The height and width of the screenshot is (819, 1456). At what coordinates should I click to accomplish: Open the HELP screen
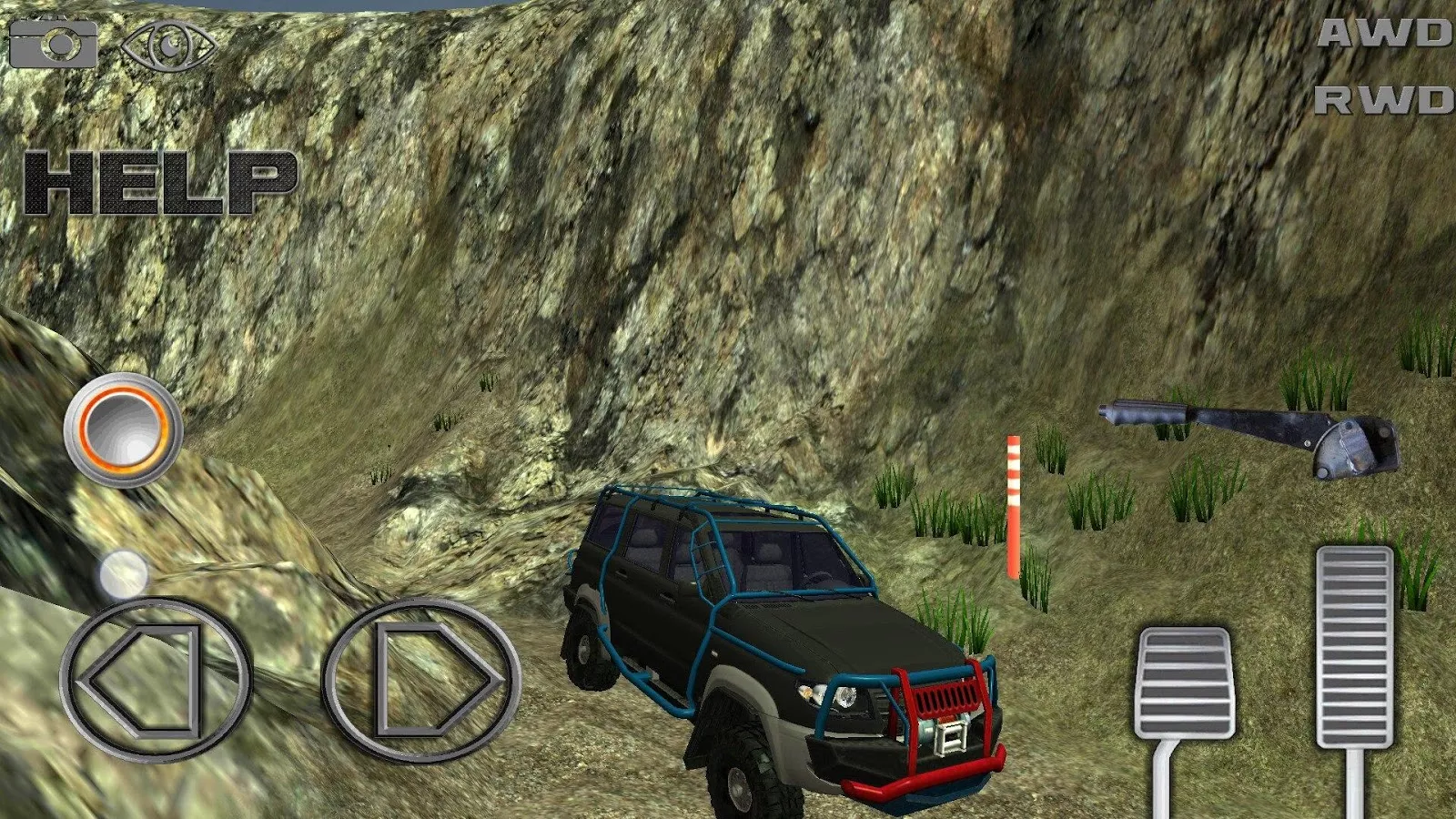(160, 183)
